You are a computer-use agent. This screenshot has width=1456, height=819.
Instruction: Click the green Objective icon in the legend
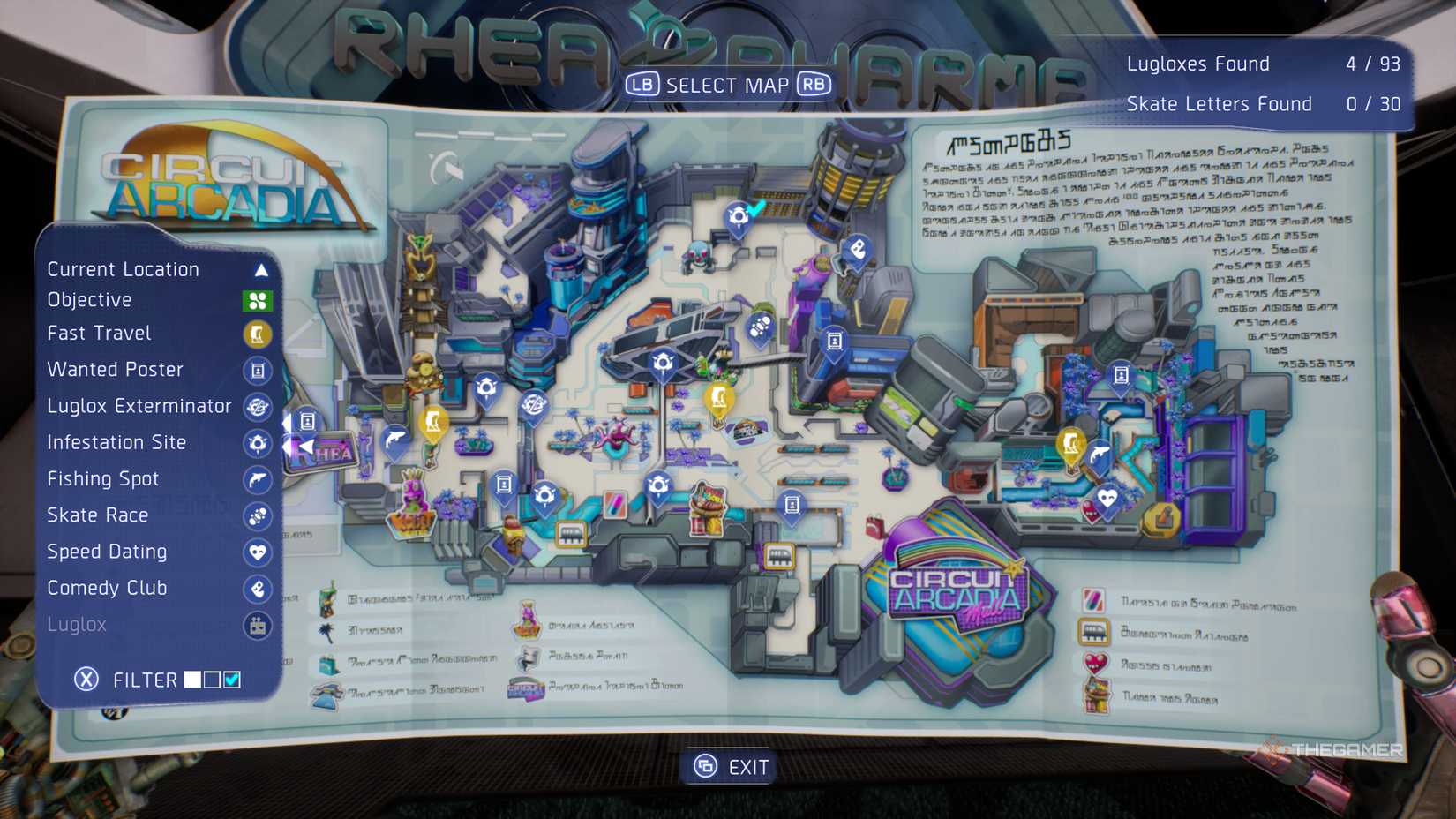258,299
